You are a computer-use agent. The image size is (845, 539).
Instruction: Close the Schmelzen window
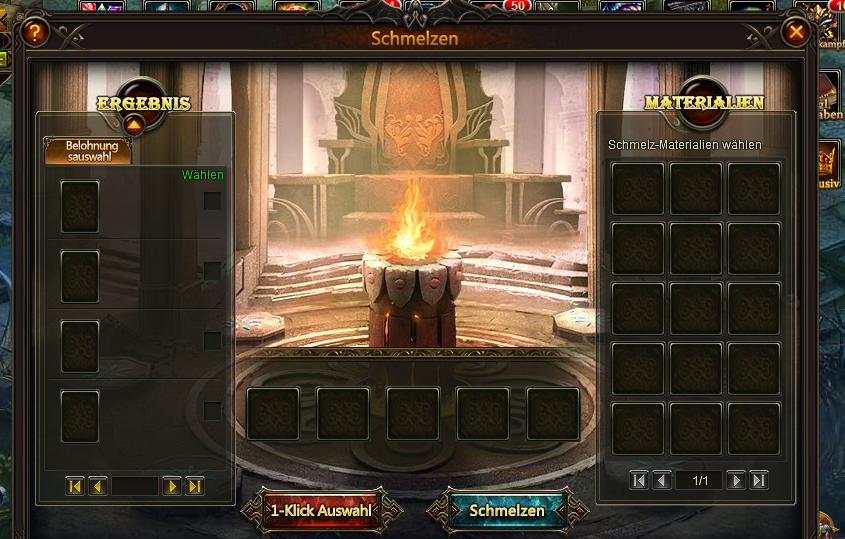click(796, 33)
